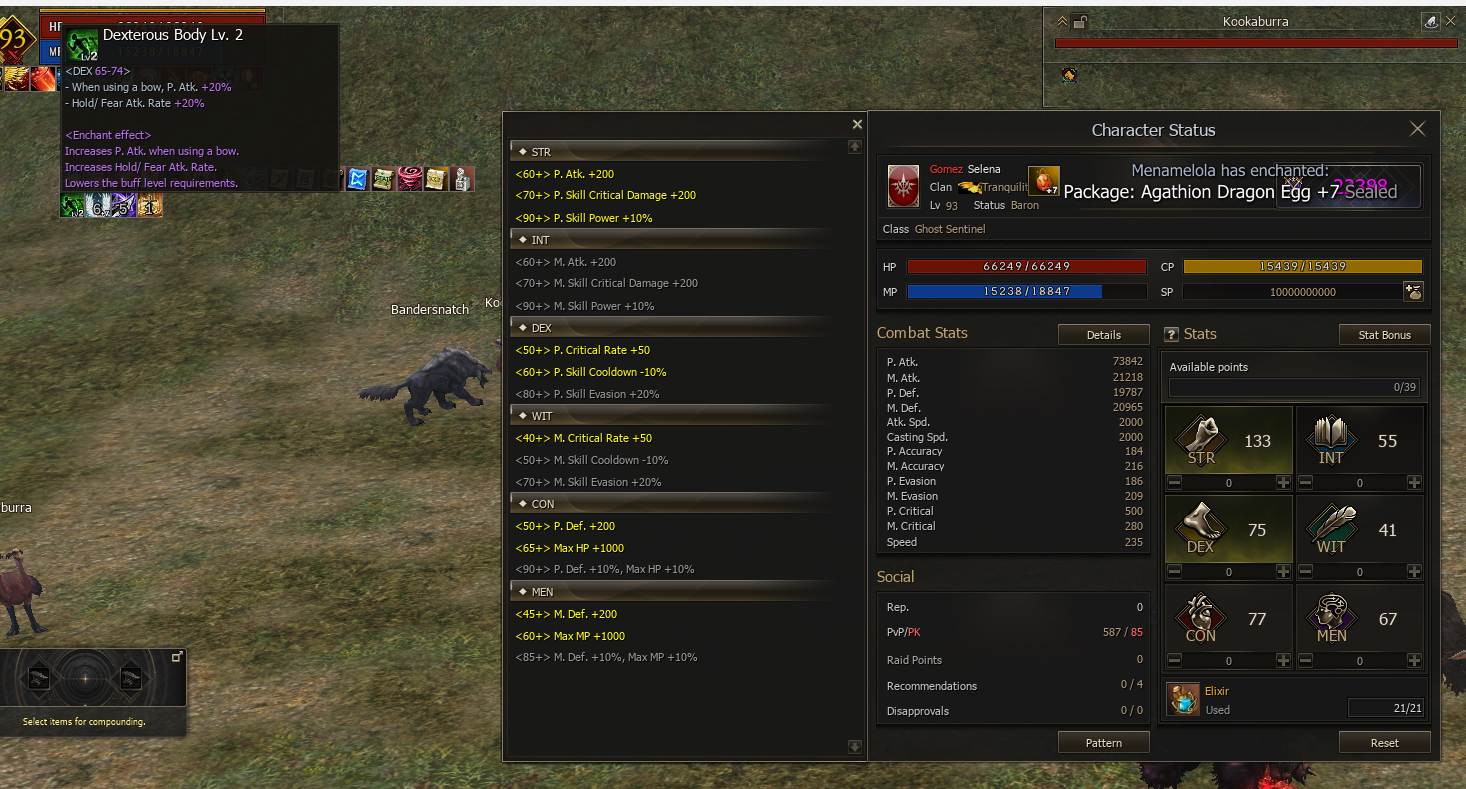This screenshot has height=789, width=1466.
Task: Close the Kookaburra target window
Action: pos(1451,21)
